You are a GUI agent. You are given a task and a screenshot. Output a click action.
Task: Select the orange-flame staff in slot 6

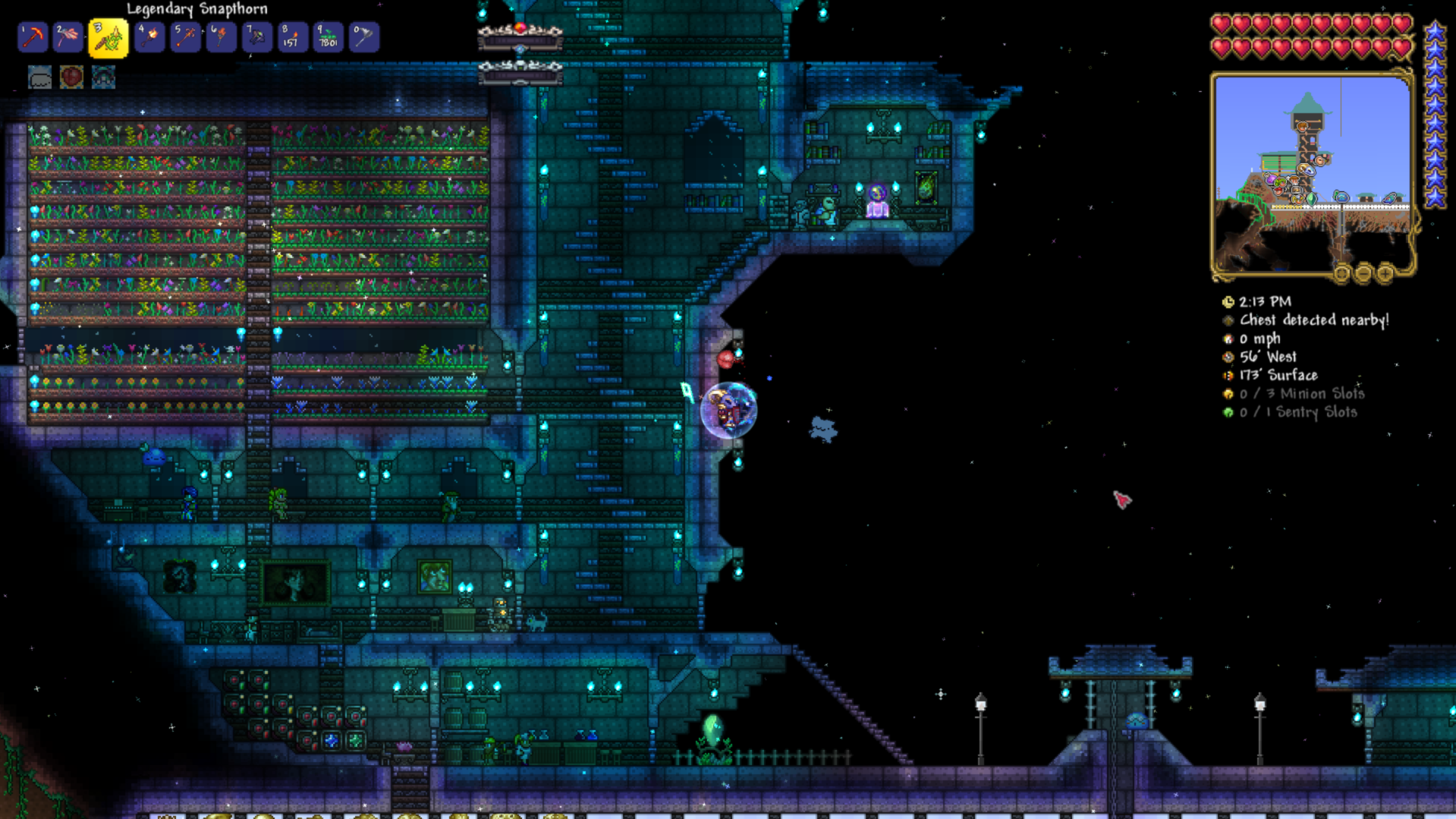(221, 37)
